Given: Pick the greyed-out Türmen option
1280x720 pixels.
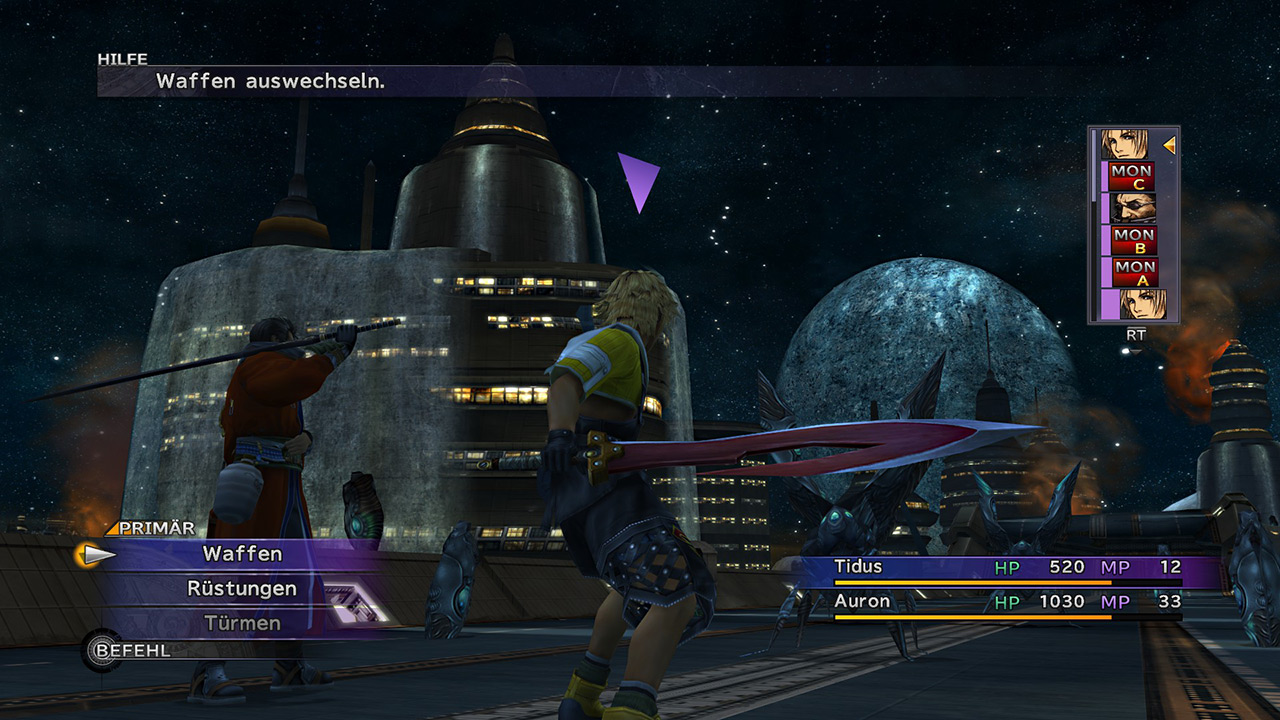Looking at the screenshot, I should tap(242, 623).
